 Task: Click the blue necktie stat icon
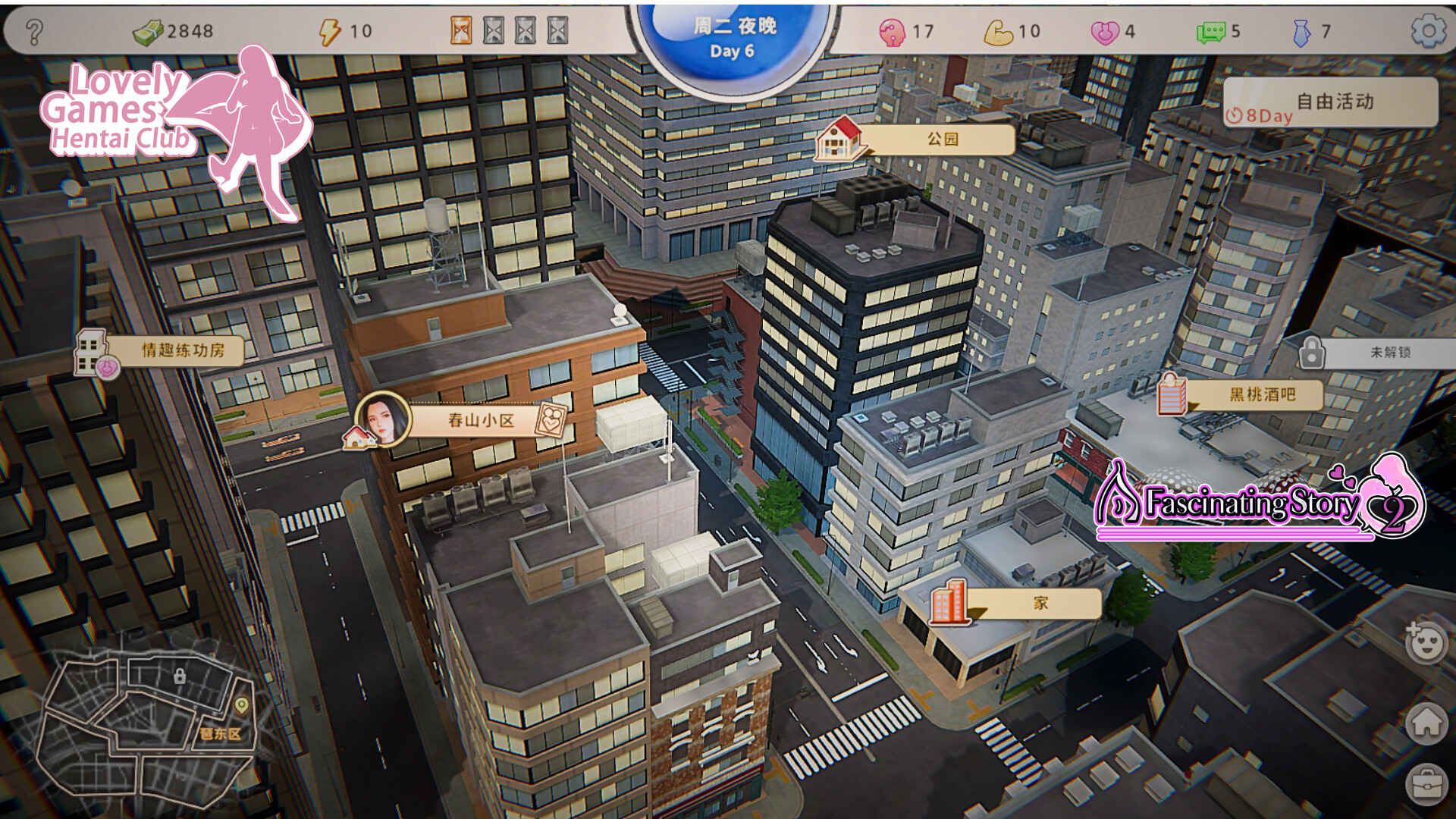(x=1301, y=32)
